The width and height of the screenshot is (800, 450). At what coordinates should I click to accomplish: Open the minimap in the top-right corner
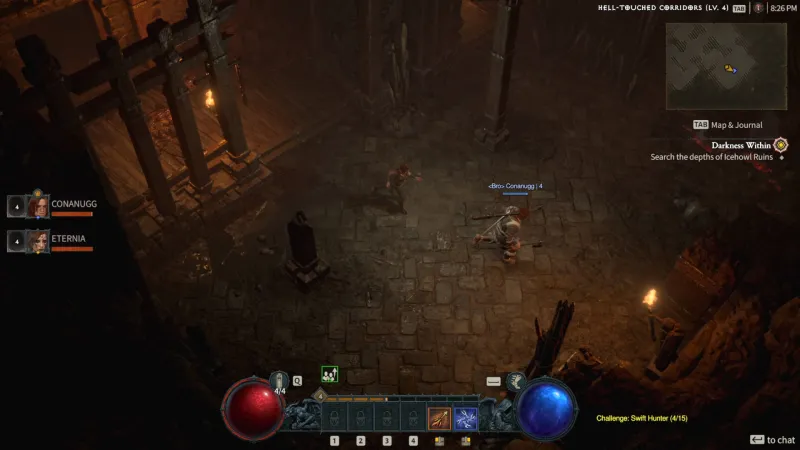coord(727,66)
